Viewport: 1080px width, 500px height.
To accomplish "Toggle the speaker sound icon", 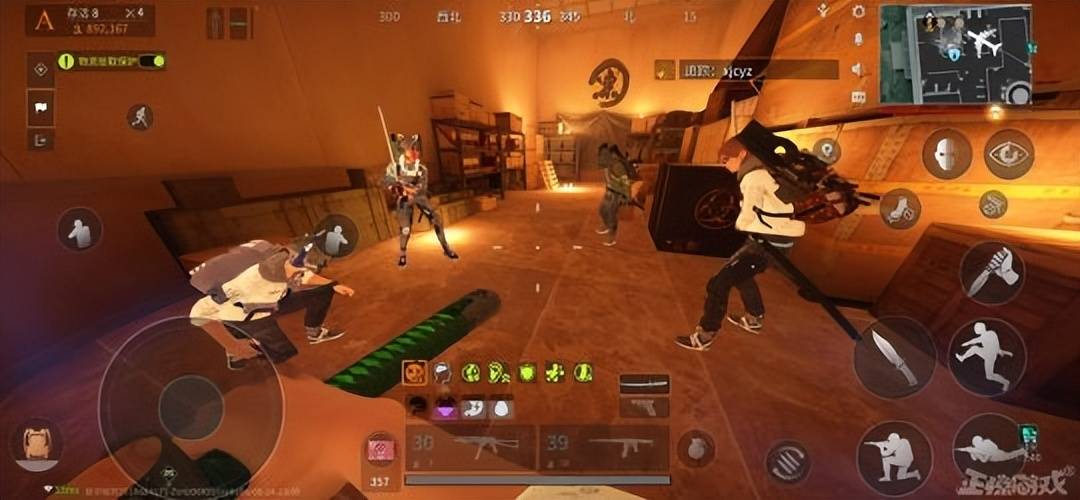I will coord(858,68).
